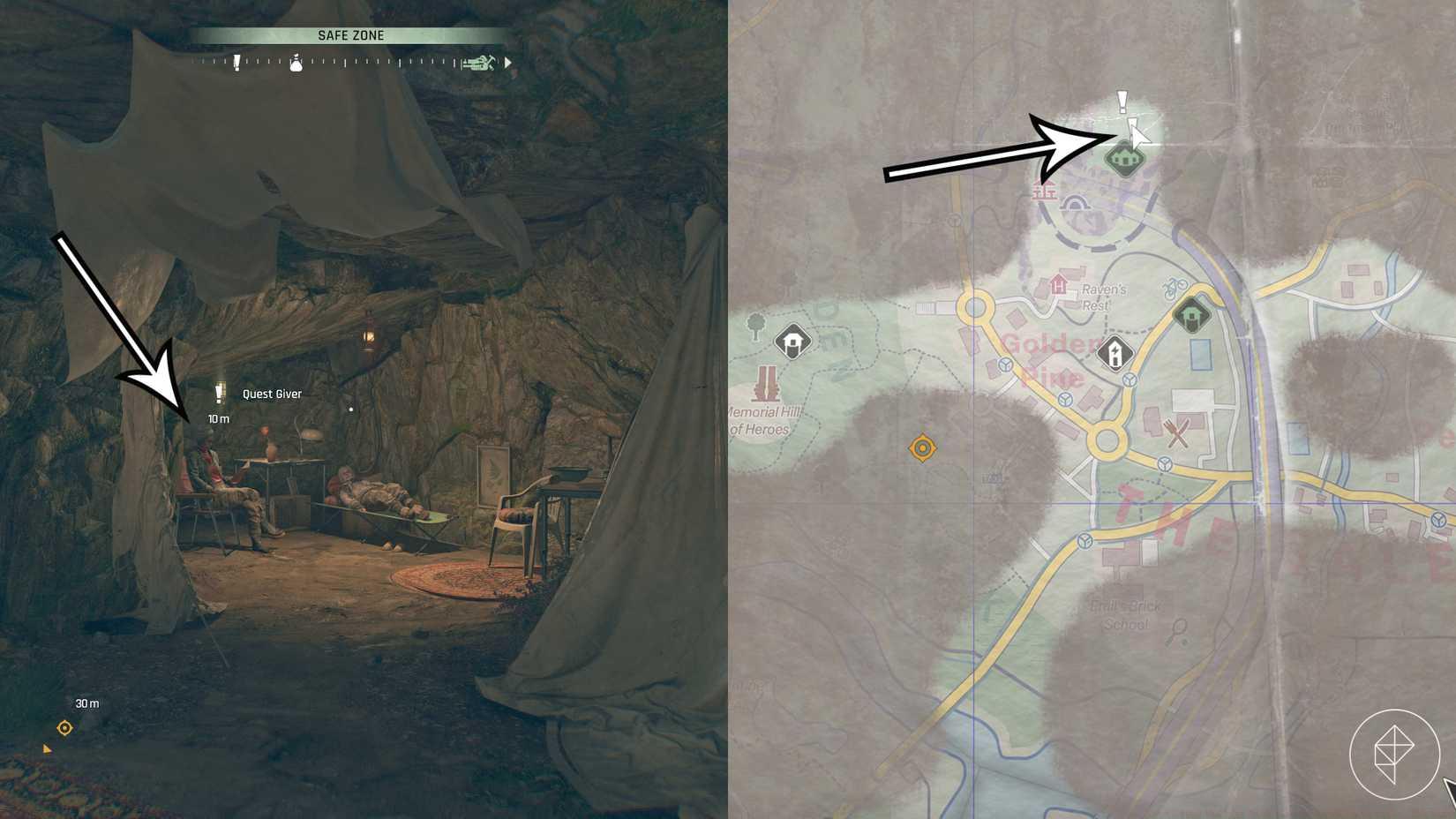Viewport: 1456px width, 819px height.
Task: Toggle the supply sack icon on the compass bar
Action: pyautogui.click(x=296, y=62)
